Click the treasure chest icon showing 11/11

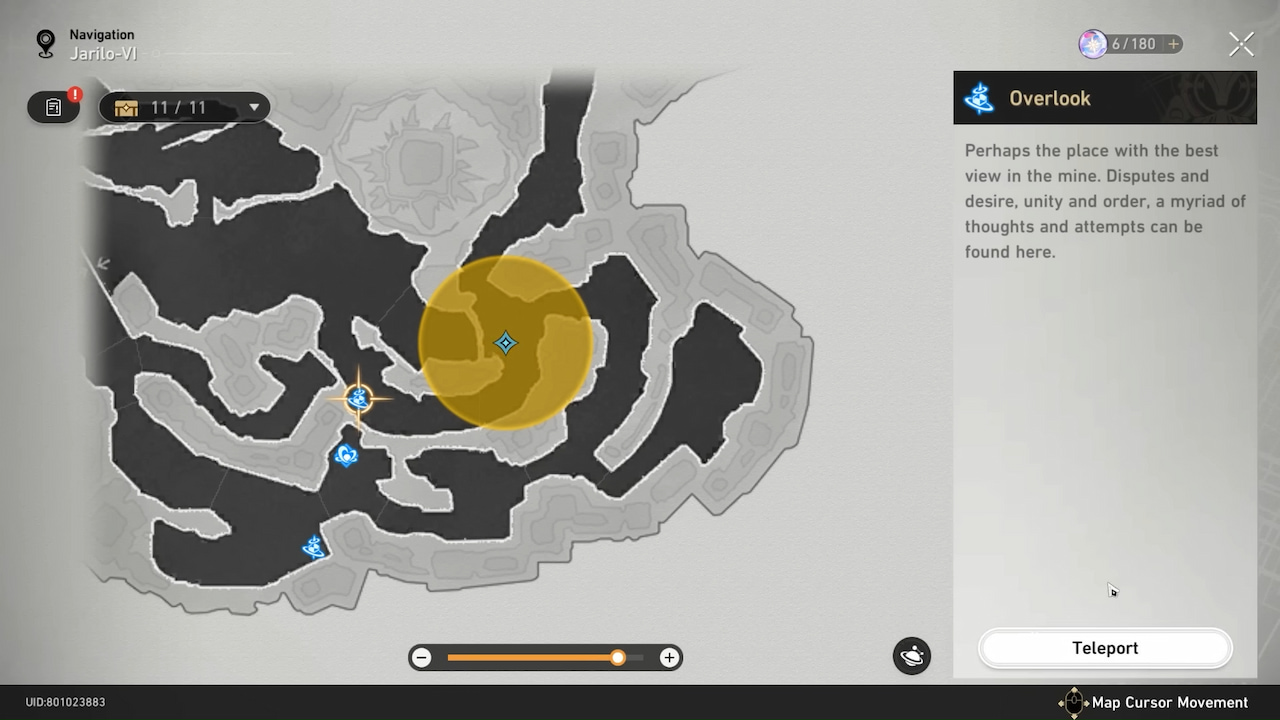point(126,107)
